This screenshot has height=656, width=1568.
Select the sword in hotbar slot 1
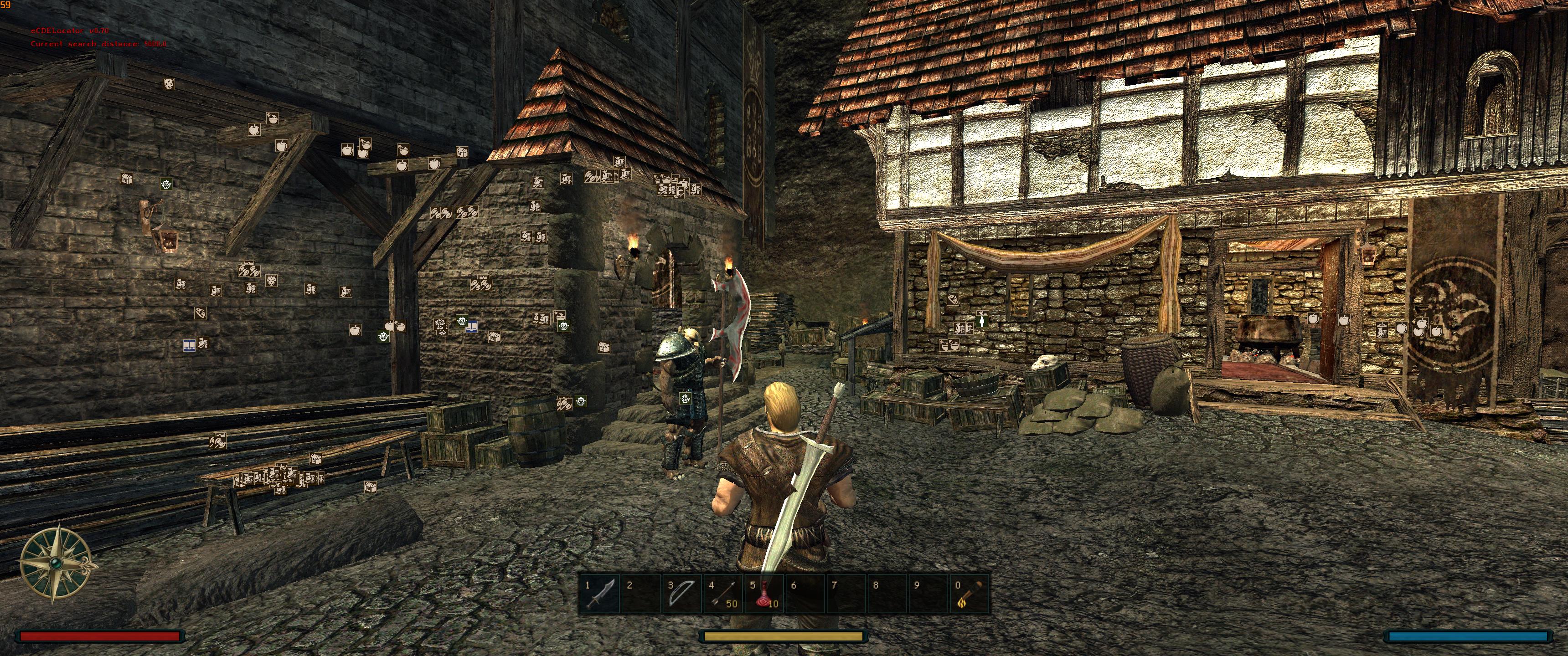point(599,594)
